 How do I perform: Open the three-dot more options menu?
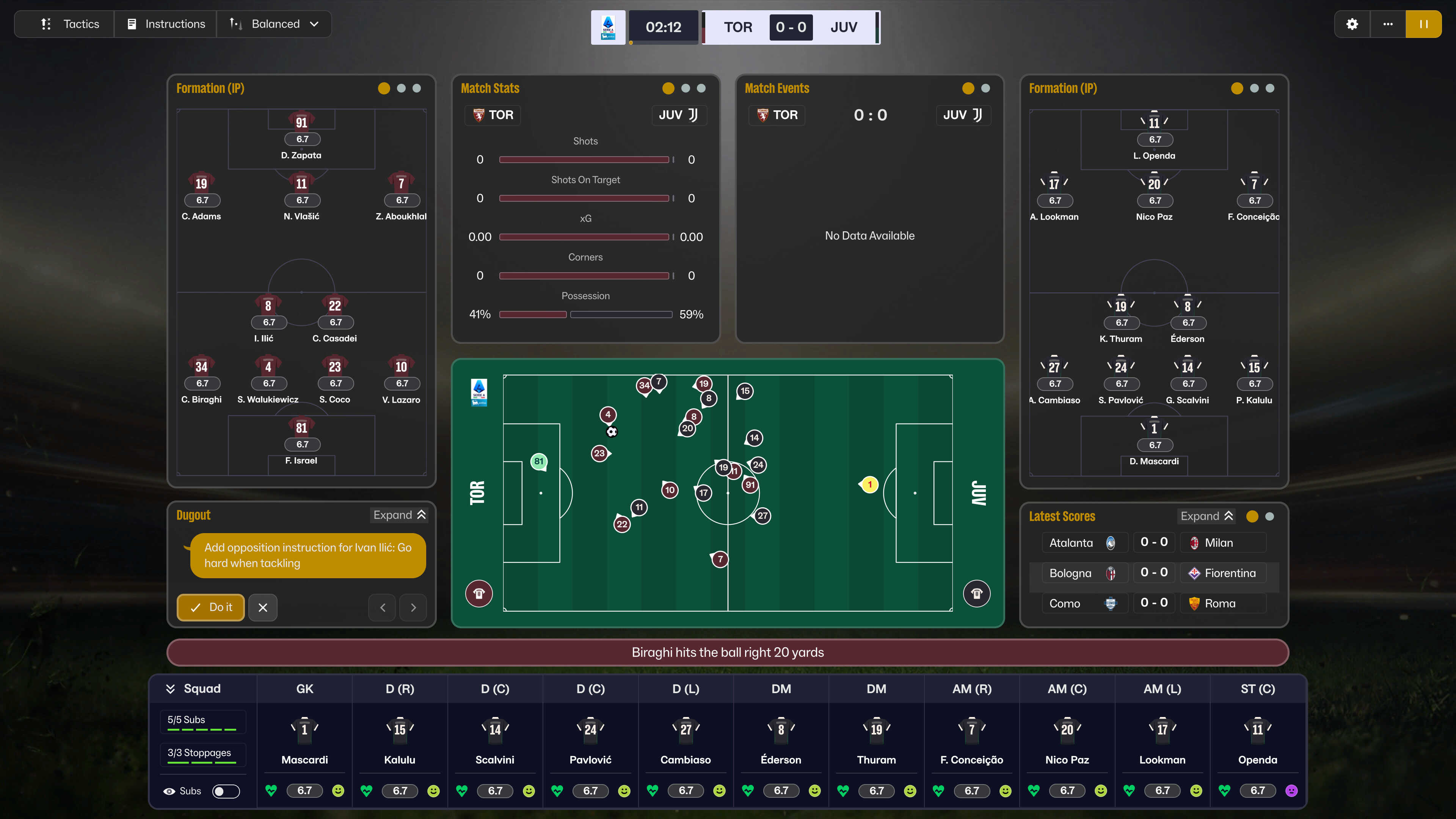click(x=1388, y=24)
